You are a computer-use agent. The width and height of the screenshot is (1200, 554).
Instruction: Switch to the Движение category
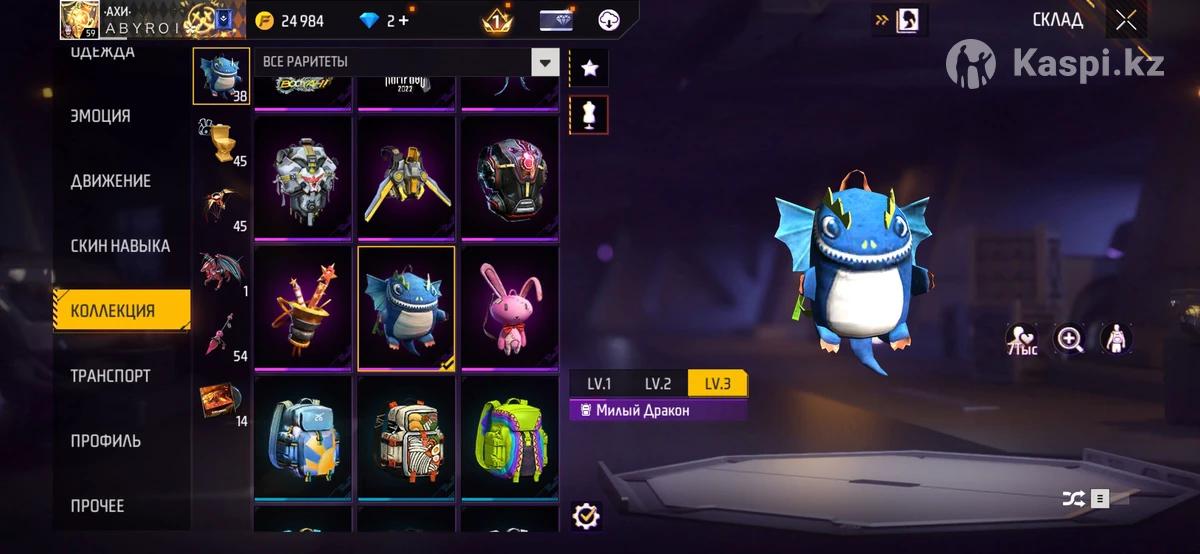tap(111, 181)
